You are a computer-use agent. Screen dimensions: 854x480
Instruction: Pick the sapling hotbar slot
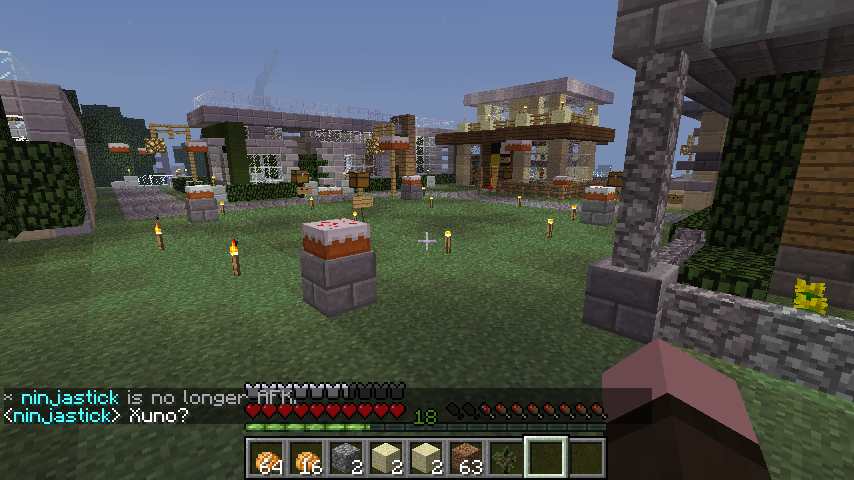coord(506,458)
